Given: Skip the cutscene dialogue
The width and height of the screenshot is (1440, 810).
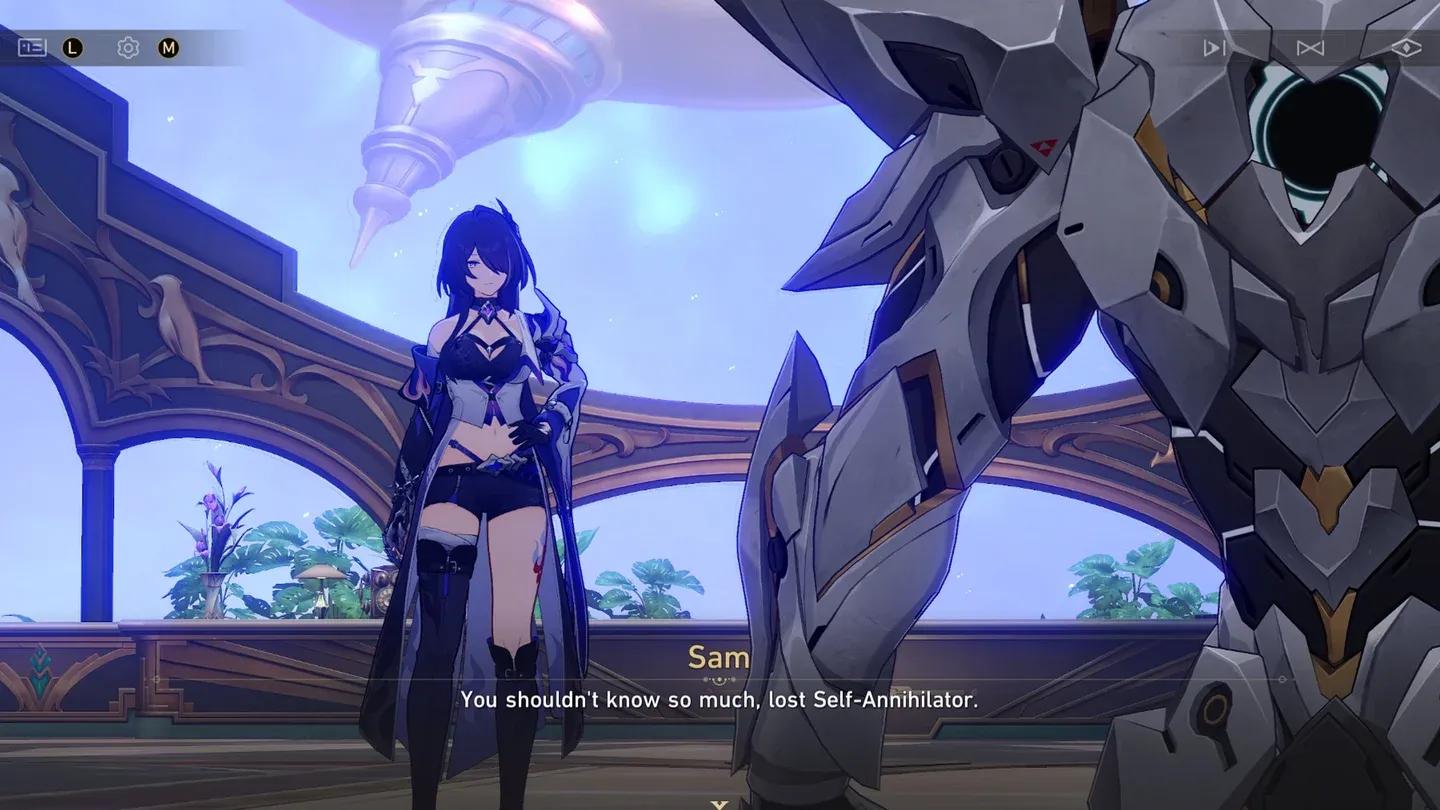Looking at the screenshot, I should point(1310,48).
